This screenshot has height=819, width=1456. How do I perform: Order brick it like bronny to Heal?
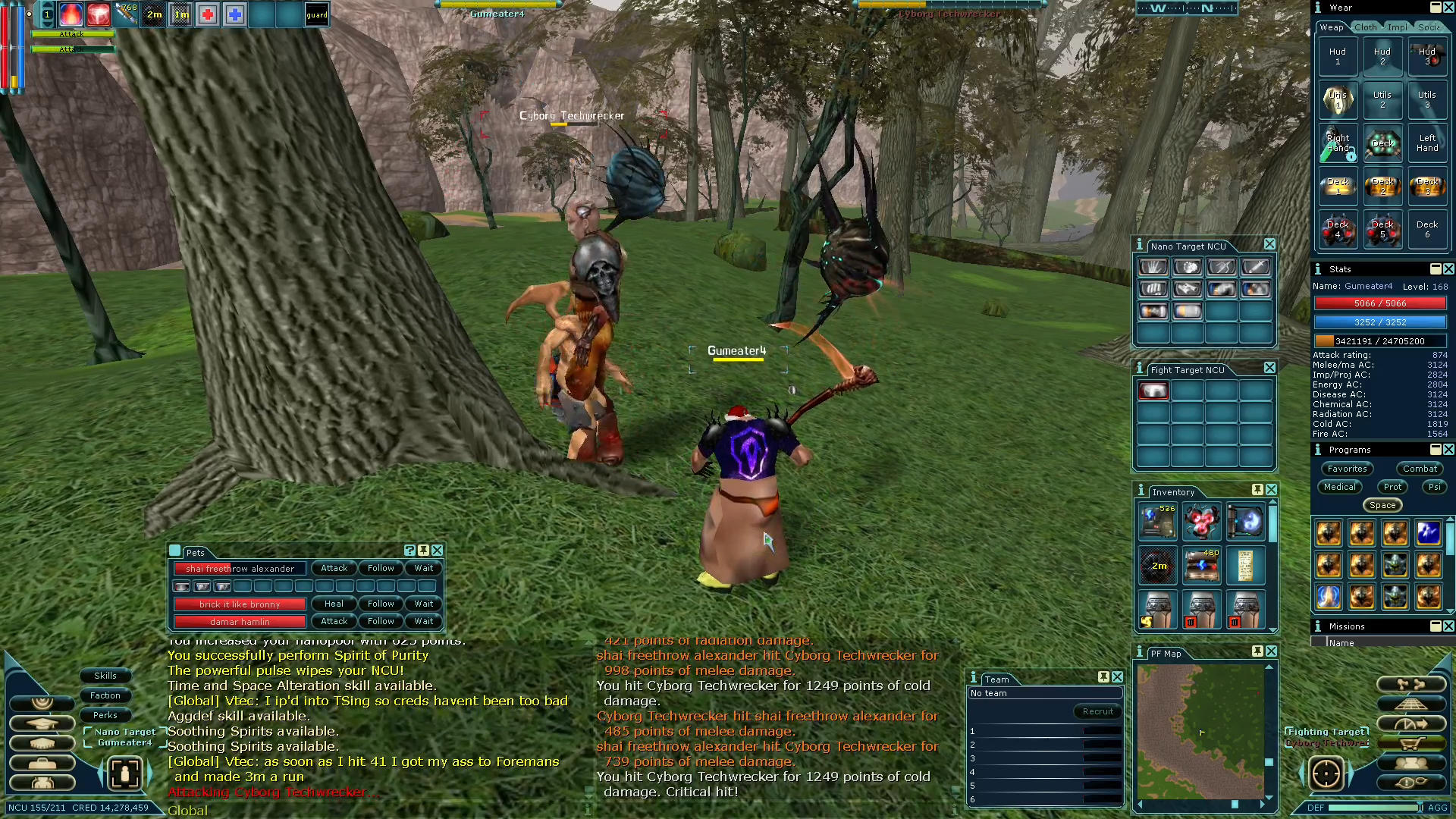(x=334, y=604)
